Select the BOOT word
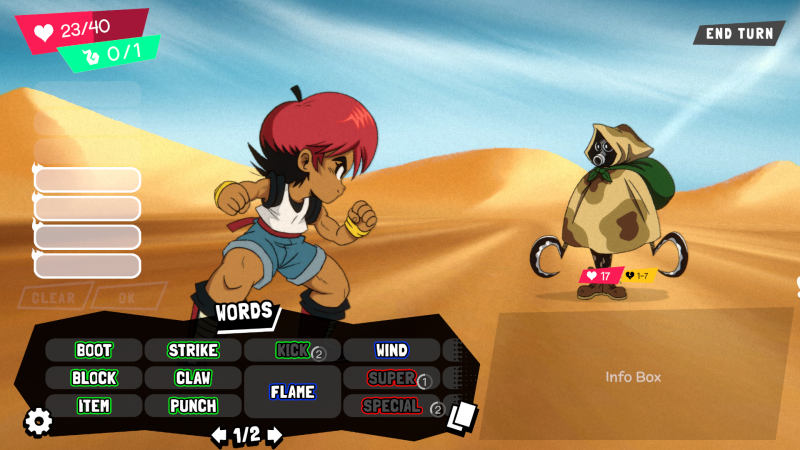Image resolution: width=800 pixels, height=450 pixels. tap(93, 351)
